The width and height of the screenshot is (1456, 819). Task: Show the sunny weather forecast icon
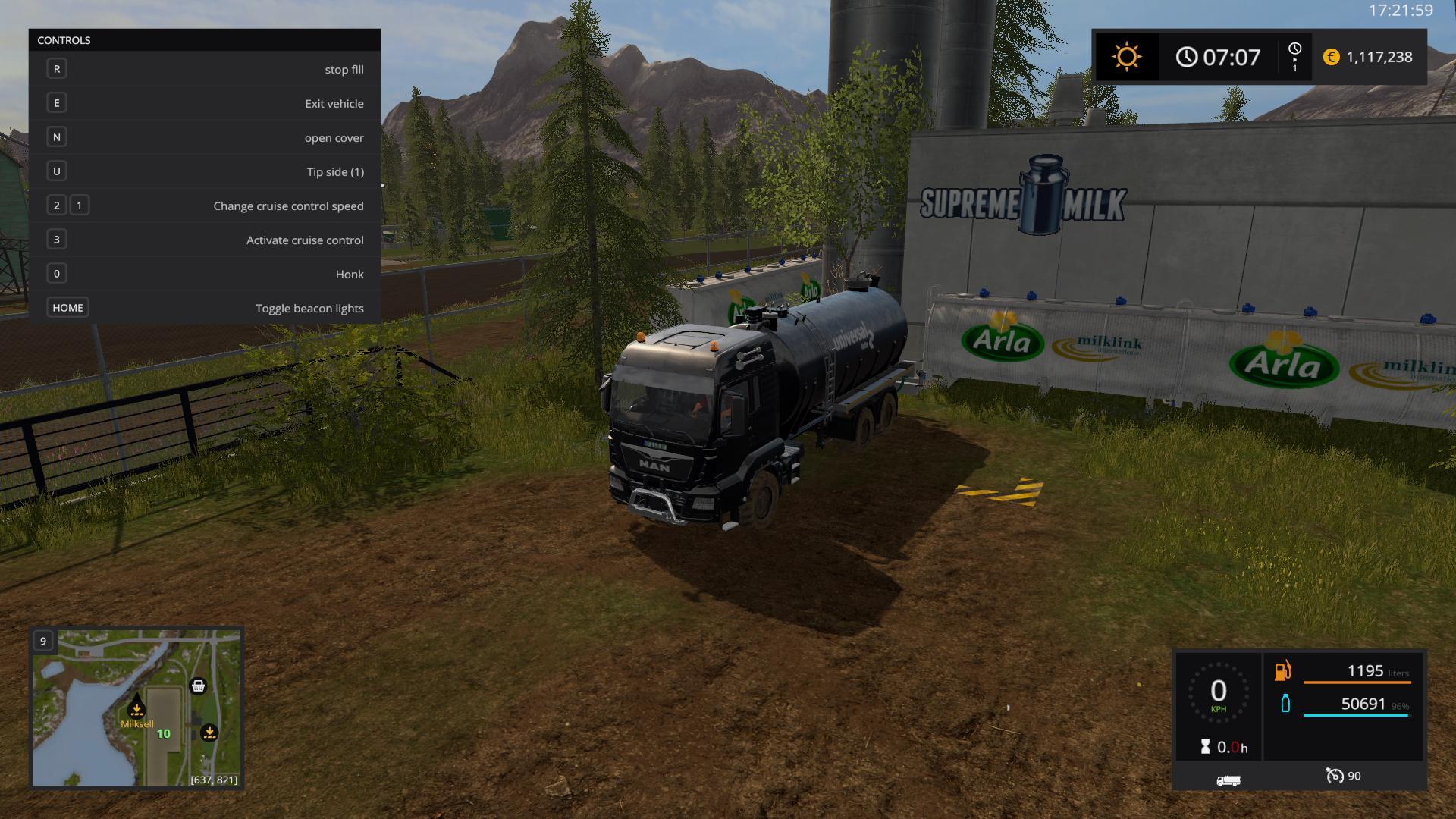tap(1126, 58)
